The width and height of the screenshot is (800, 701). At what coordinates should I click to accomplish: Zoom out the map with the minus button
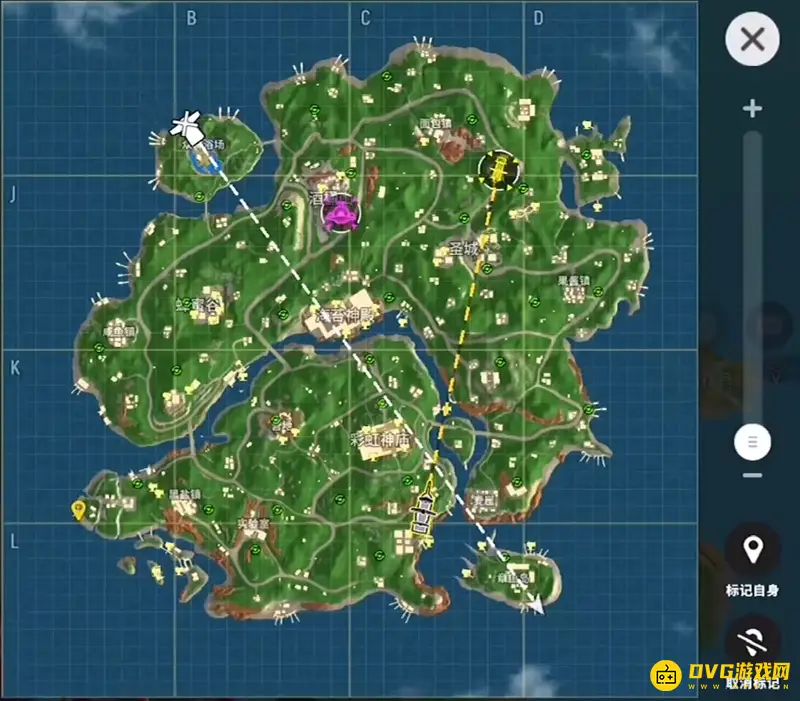tap(753, 474)
